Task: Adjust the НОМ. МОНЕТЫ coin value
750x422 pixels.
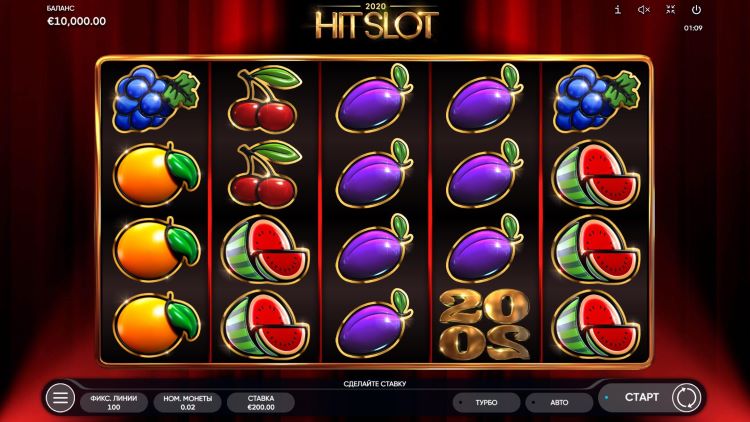Action: (x=187, y=402)
